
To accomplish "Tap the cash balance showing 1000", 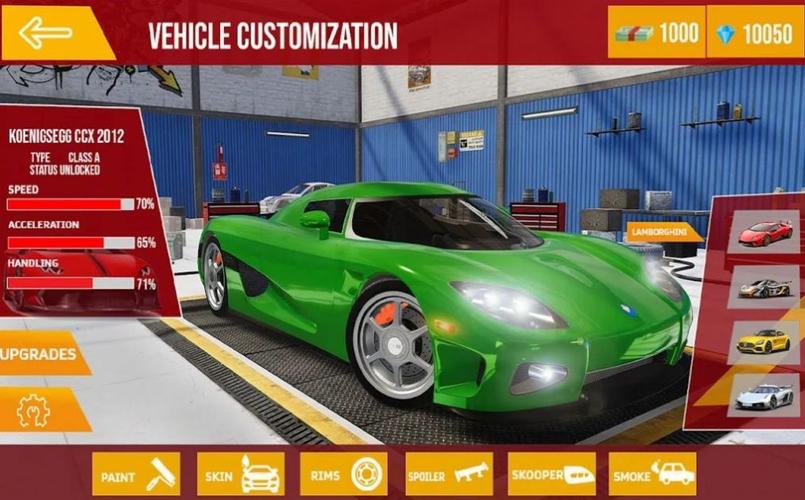I will [x=656, y=33].
